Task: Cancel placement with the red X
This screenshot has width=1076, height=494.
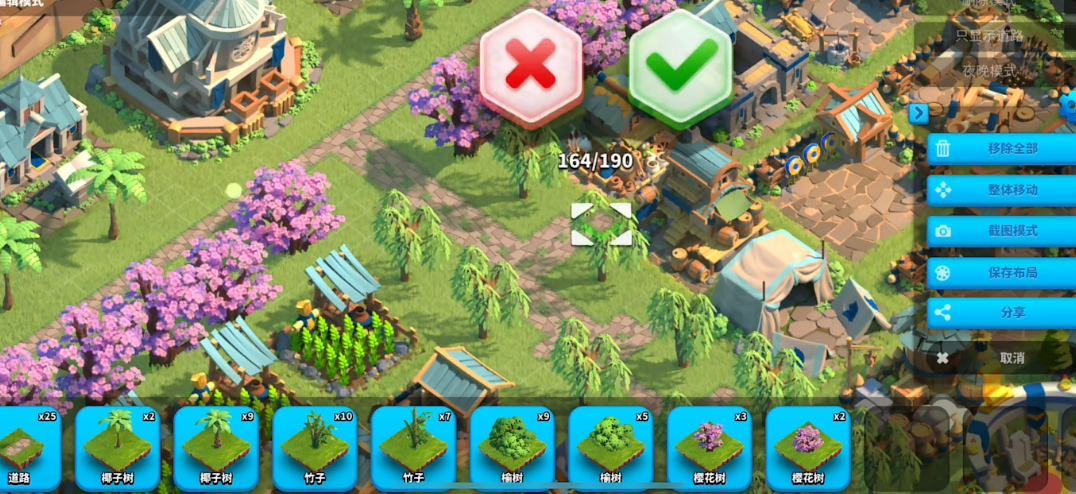Action: coord(531,67)
